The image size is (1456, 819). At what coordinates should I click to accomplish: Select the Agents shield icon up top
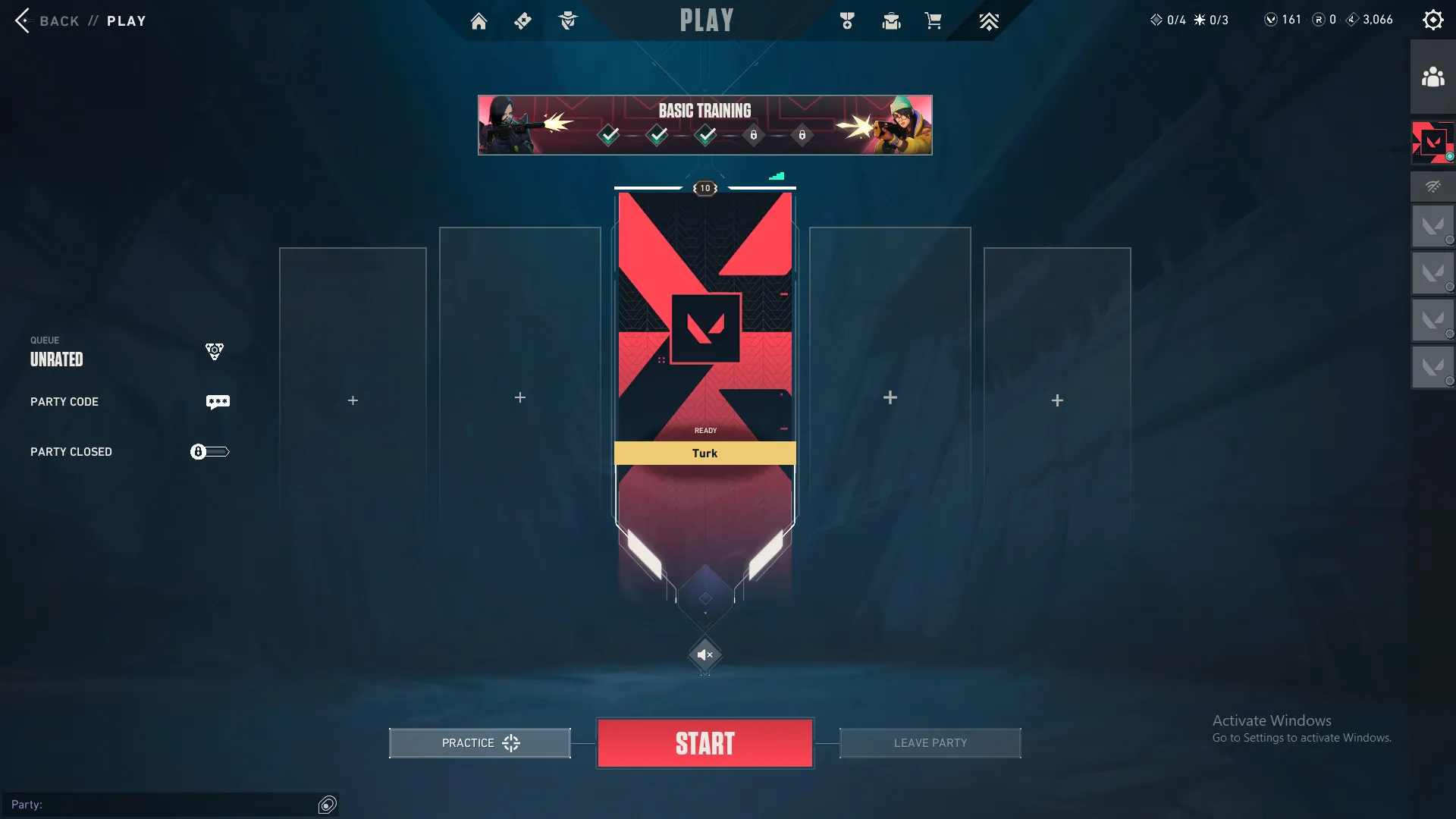[x=569, y=20]
